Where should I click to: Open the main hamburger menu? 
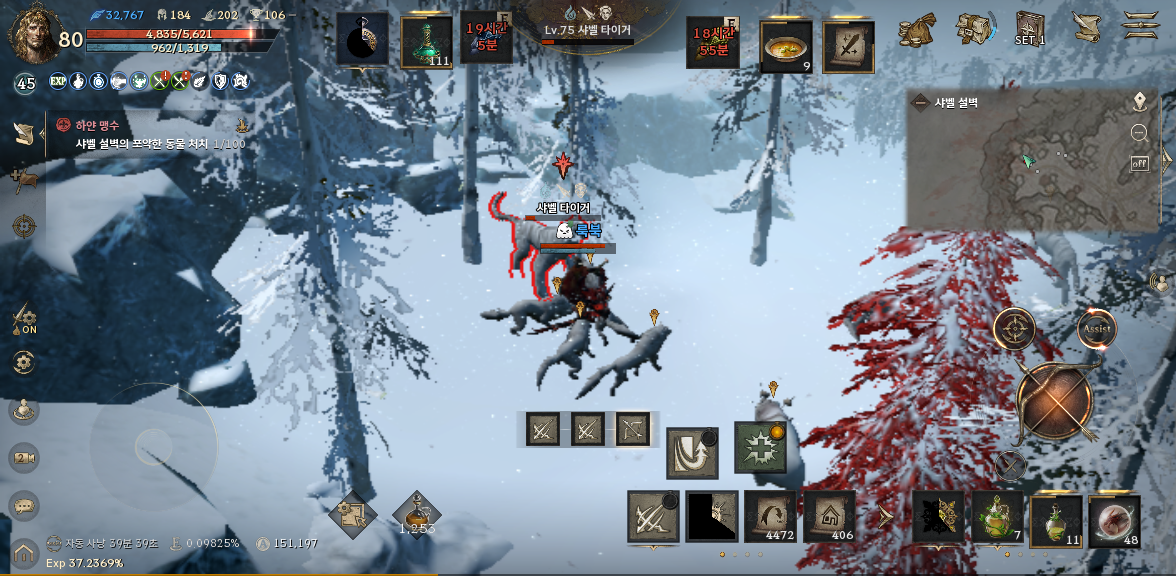(x=1140, y=26)
